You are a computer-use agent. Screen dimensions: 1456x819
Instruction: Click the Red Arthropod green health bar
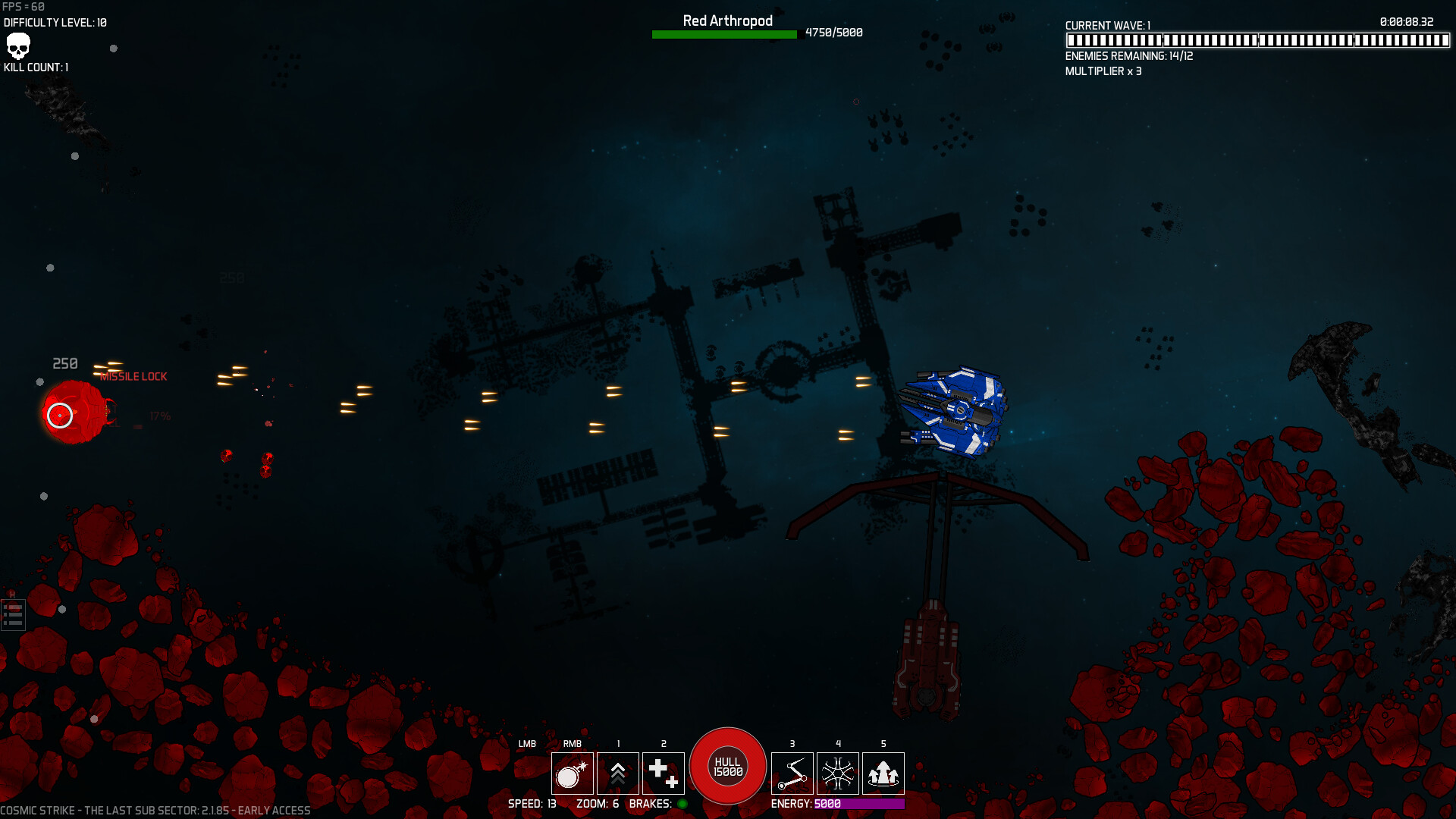point(724,33)
